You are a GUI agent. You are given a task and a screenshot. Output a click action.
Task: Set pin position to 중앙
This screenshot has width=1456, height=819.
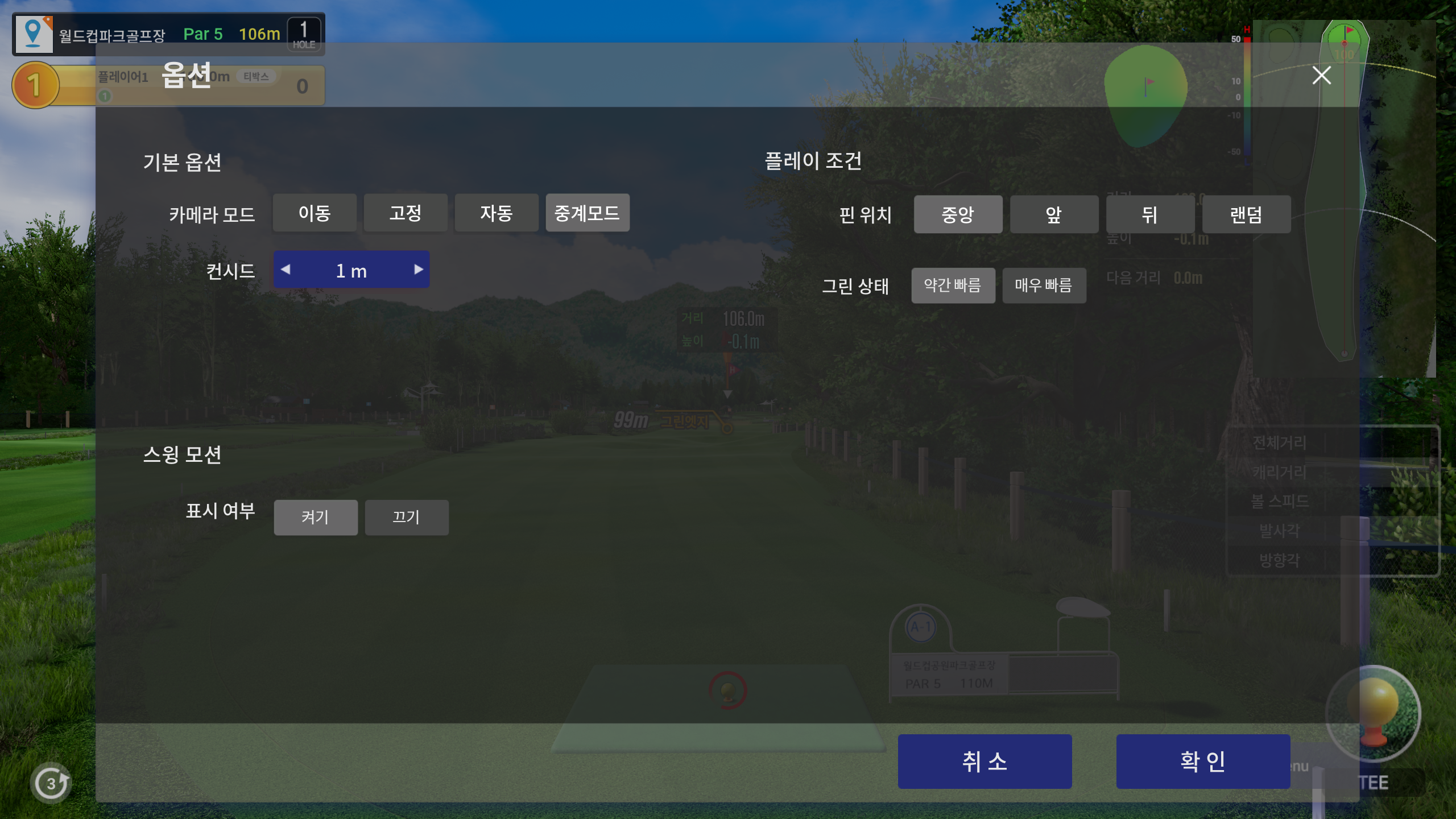(x=958, y=214)
